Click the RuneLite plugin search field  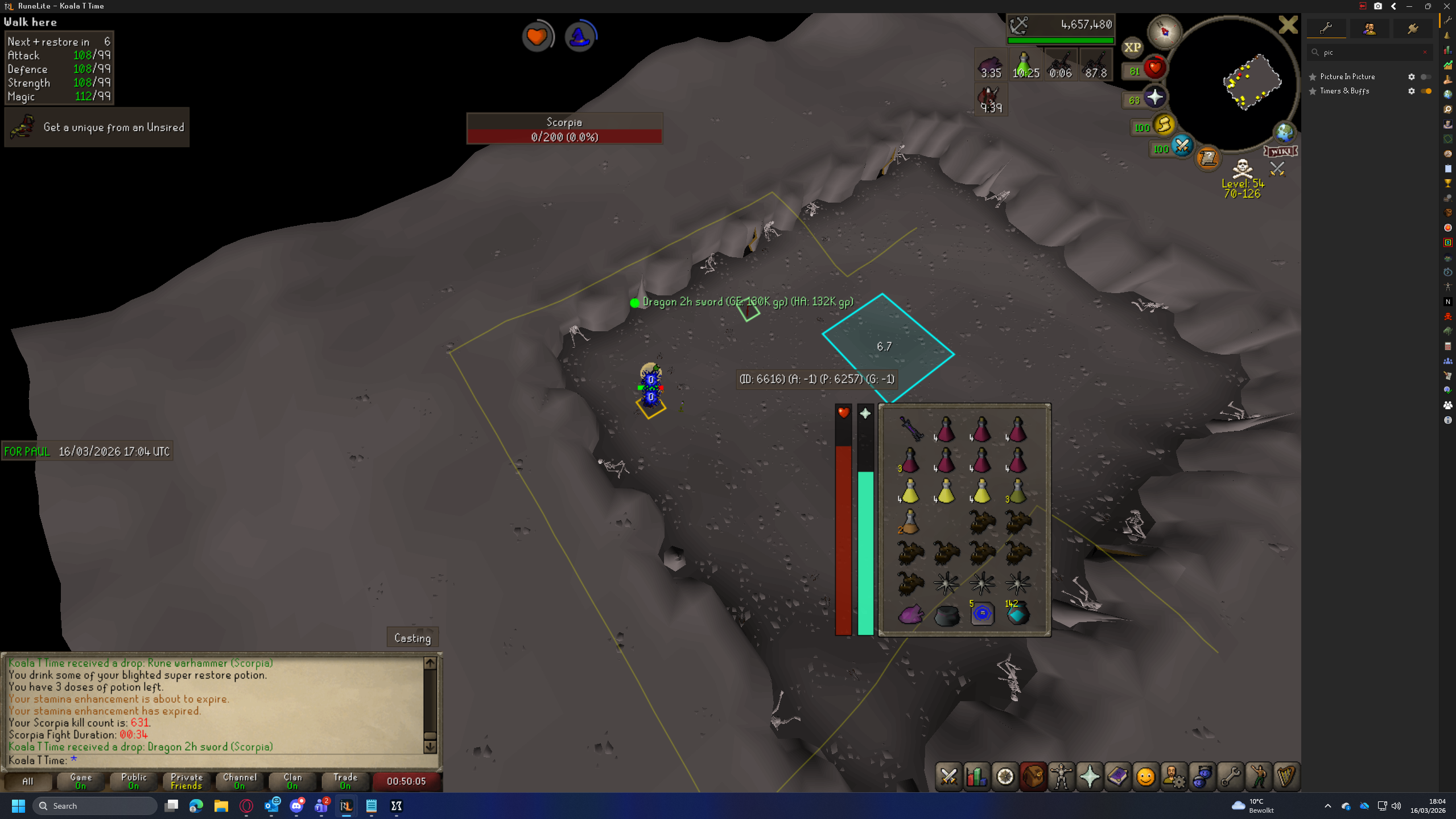(x=1370, y=52)
